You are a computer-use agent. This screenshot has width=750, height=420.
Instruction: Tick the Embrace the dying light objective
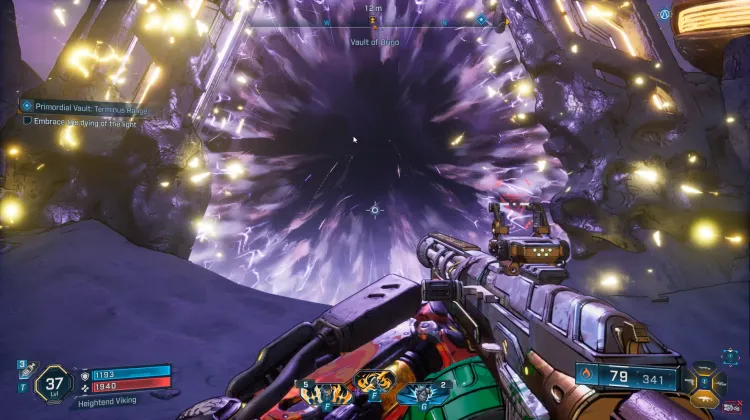(27, 120)
